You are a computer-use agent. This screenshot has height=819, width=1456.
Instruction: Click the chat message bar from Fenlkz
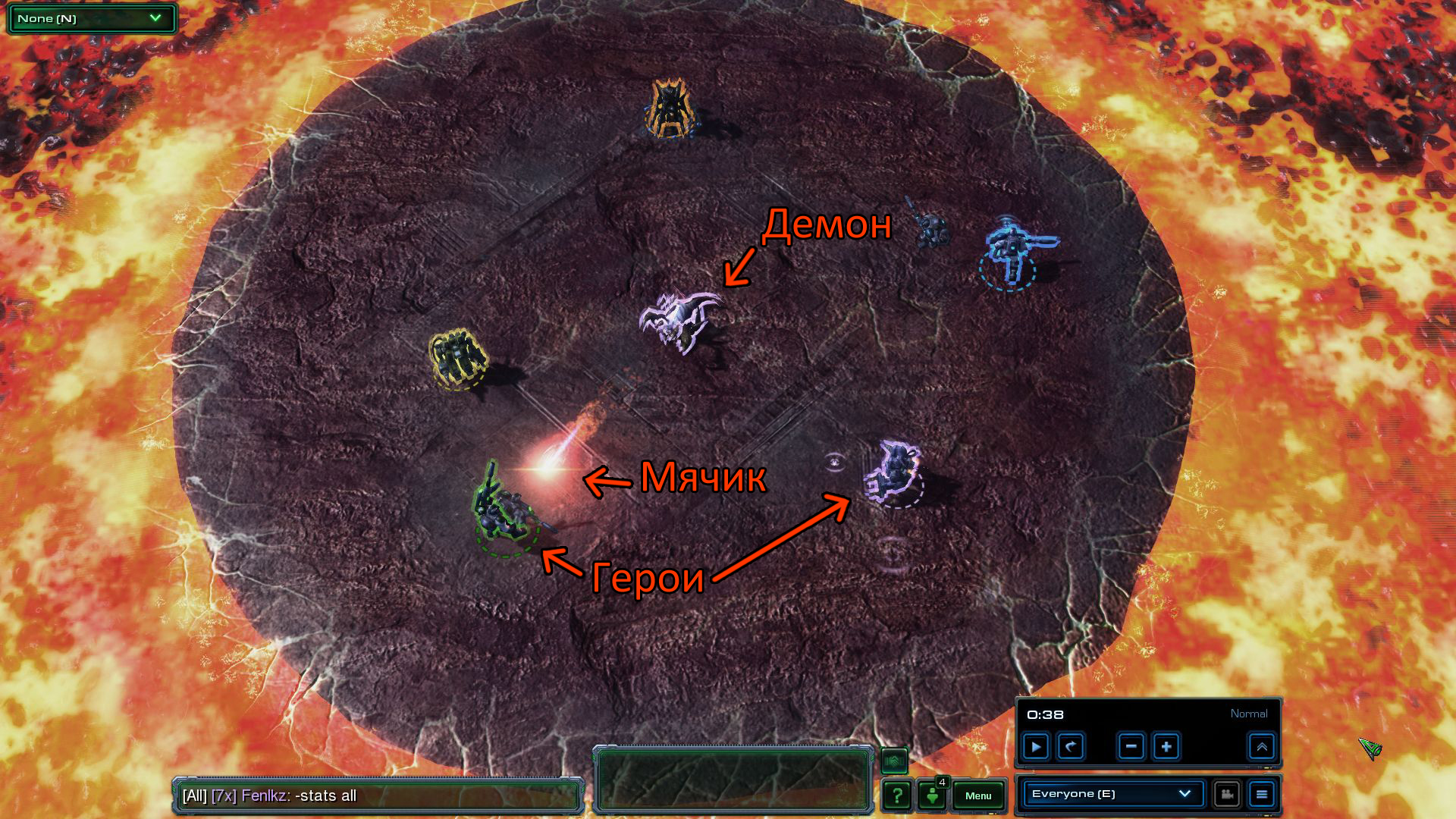[378, 795]
